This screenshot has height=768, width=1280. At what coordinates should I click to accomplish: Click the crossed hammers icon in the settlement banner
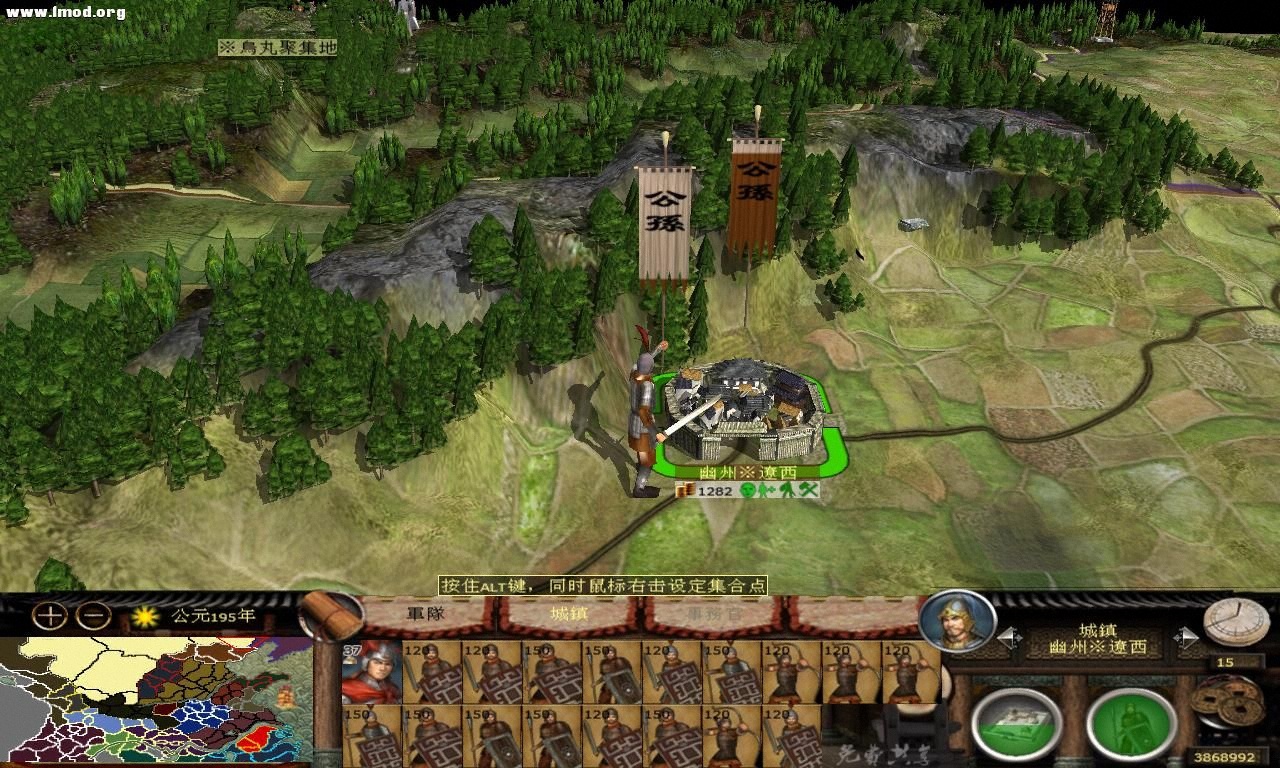tap(809, 490)
